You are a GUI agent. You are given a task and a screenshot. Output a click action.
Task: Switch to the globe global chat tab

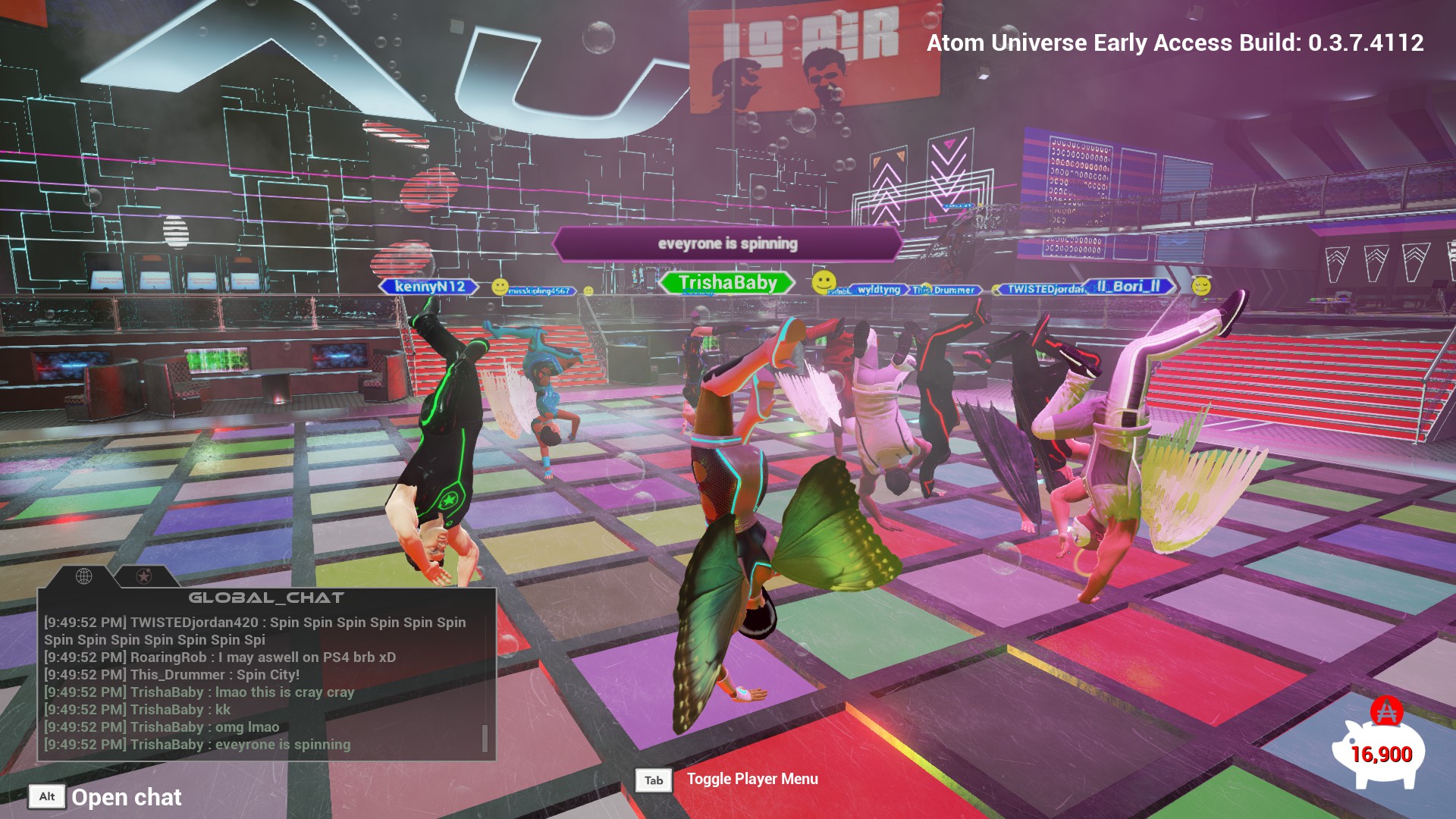pyautogui.click(x=84, y=576)
